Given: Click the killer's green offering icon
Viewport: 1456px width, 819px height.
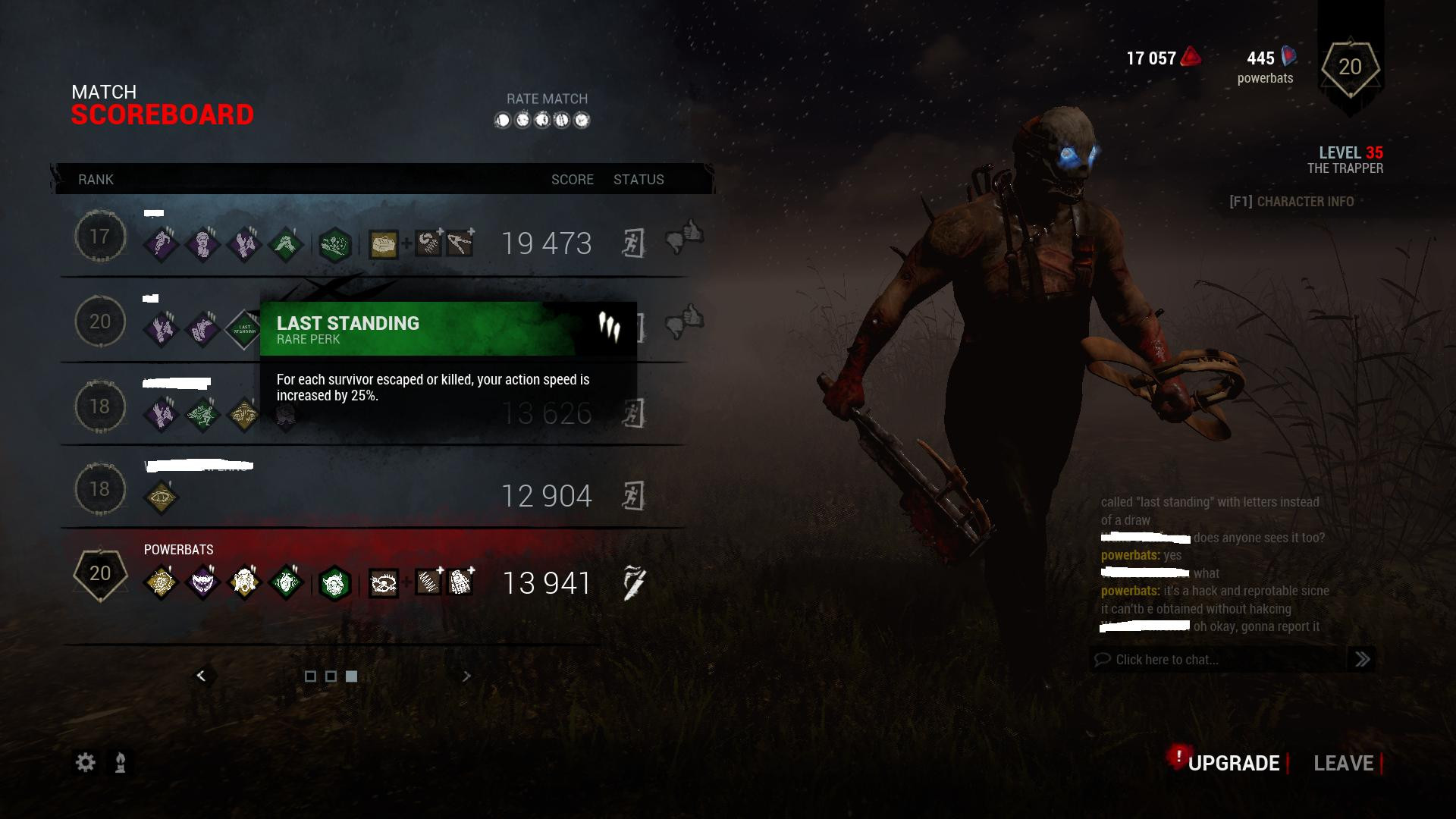Looking at the screenshot, I should click(x=334, y=583).
